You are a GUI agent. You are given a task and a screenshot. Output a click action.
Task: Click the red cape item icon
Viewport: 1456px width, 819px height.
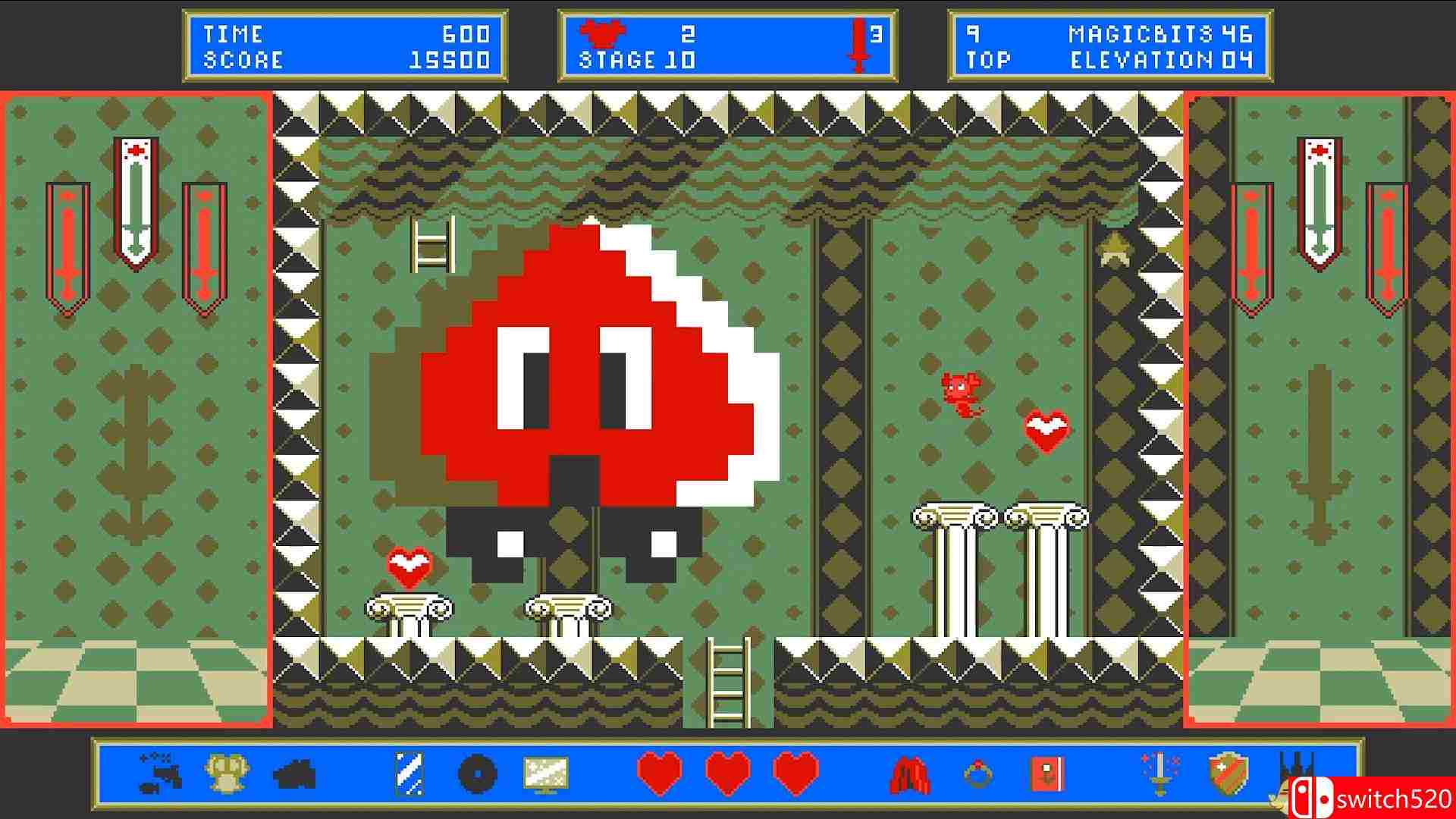pyautogui.click(x=910, y=774)
